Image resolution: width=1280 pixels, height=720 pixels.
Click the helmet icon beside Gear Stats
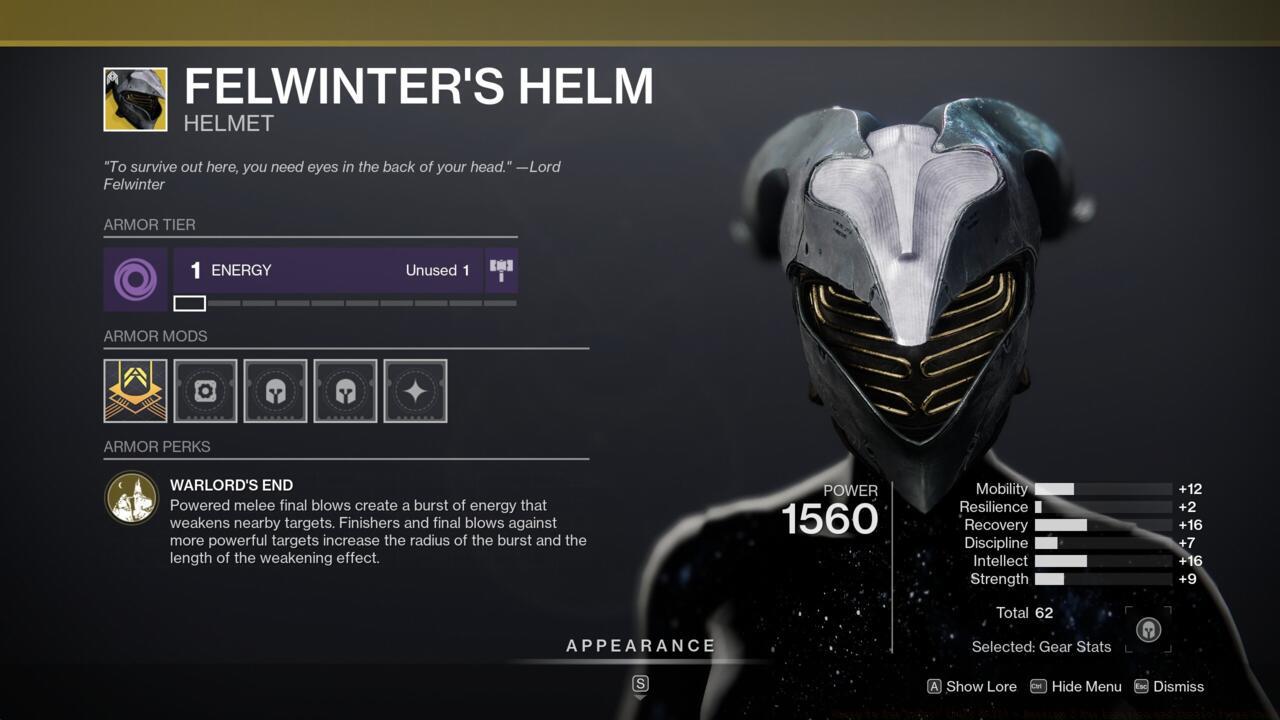(x=1148, y=629)
